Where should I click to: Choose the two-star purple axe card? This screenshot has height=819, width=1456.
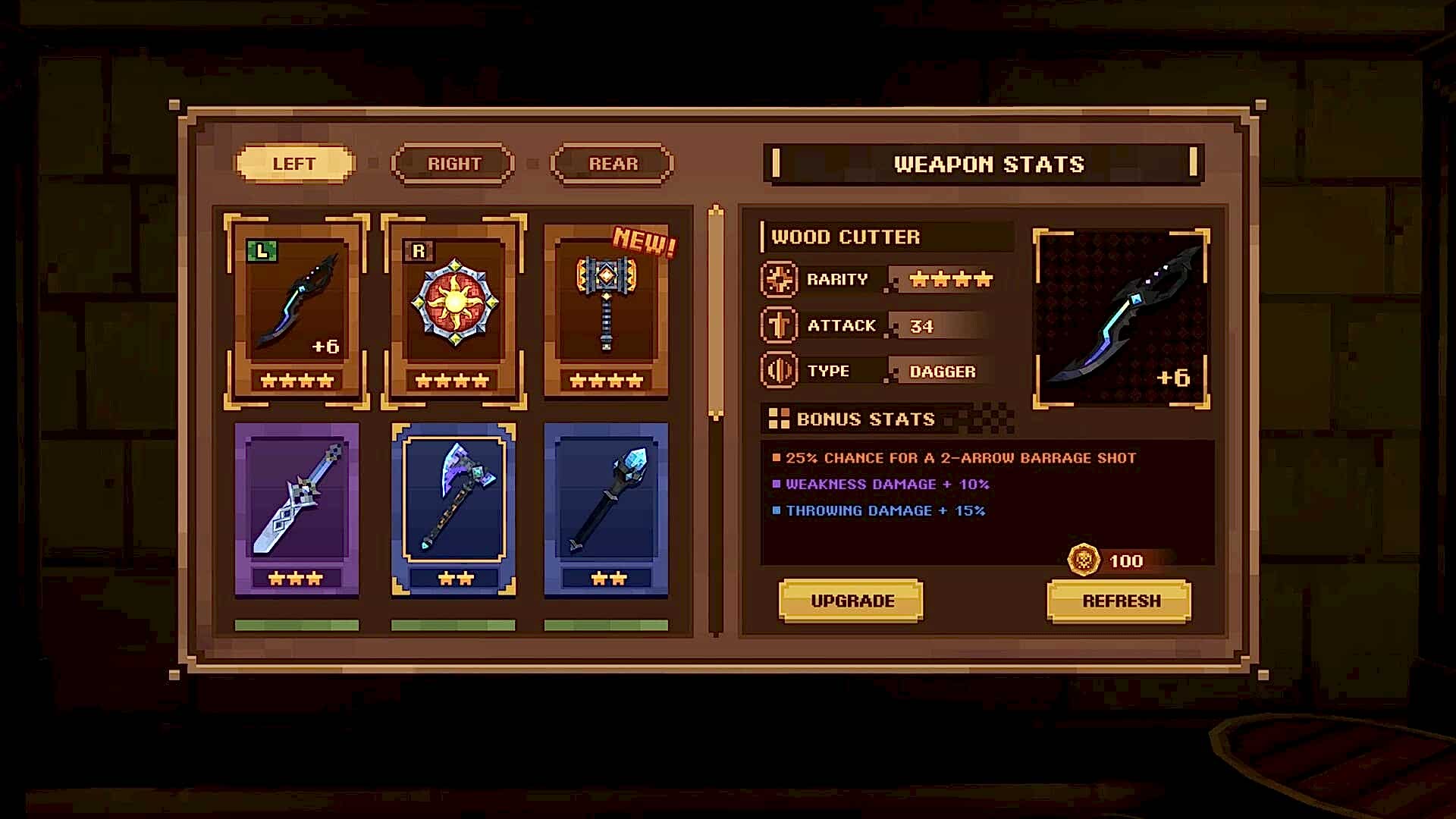point(453,509)
